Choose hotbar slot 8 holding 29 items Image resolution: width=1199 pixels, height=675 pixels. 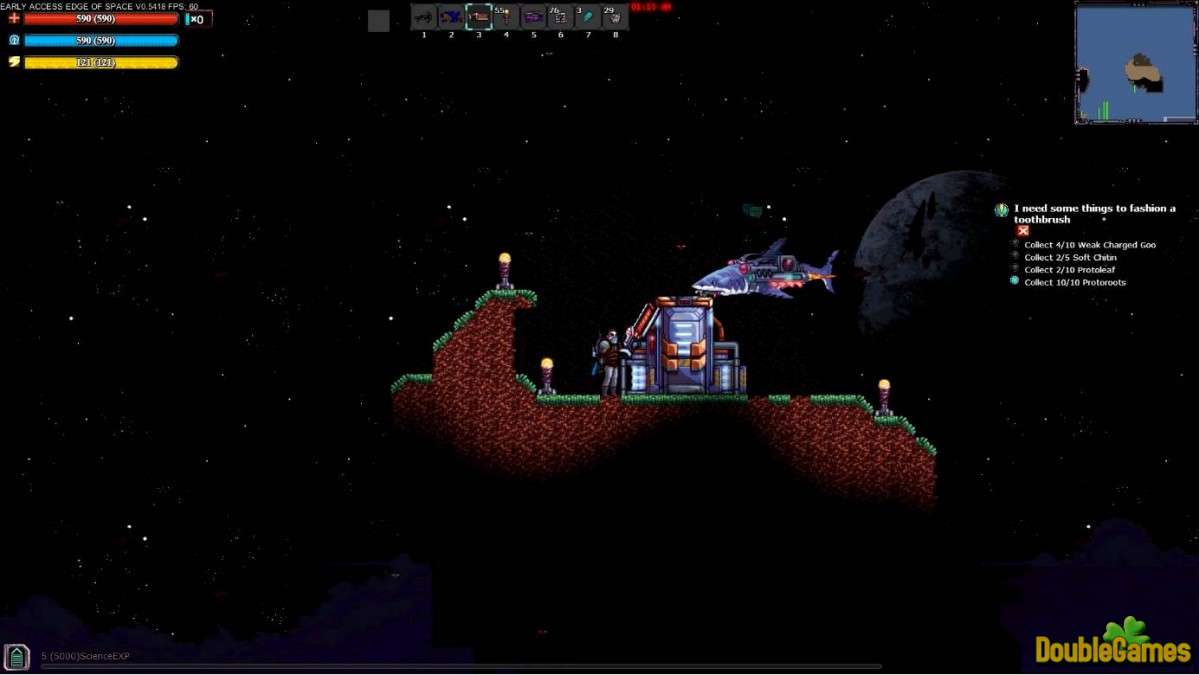[615, 17]
